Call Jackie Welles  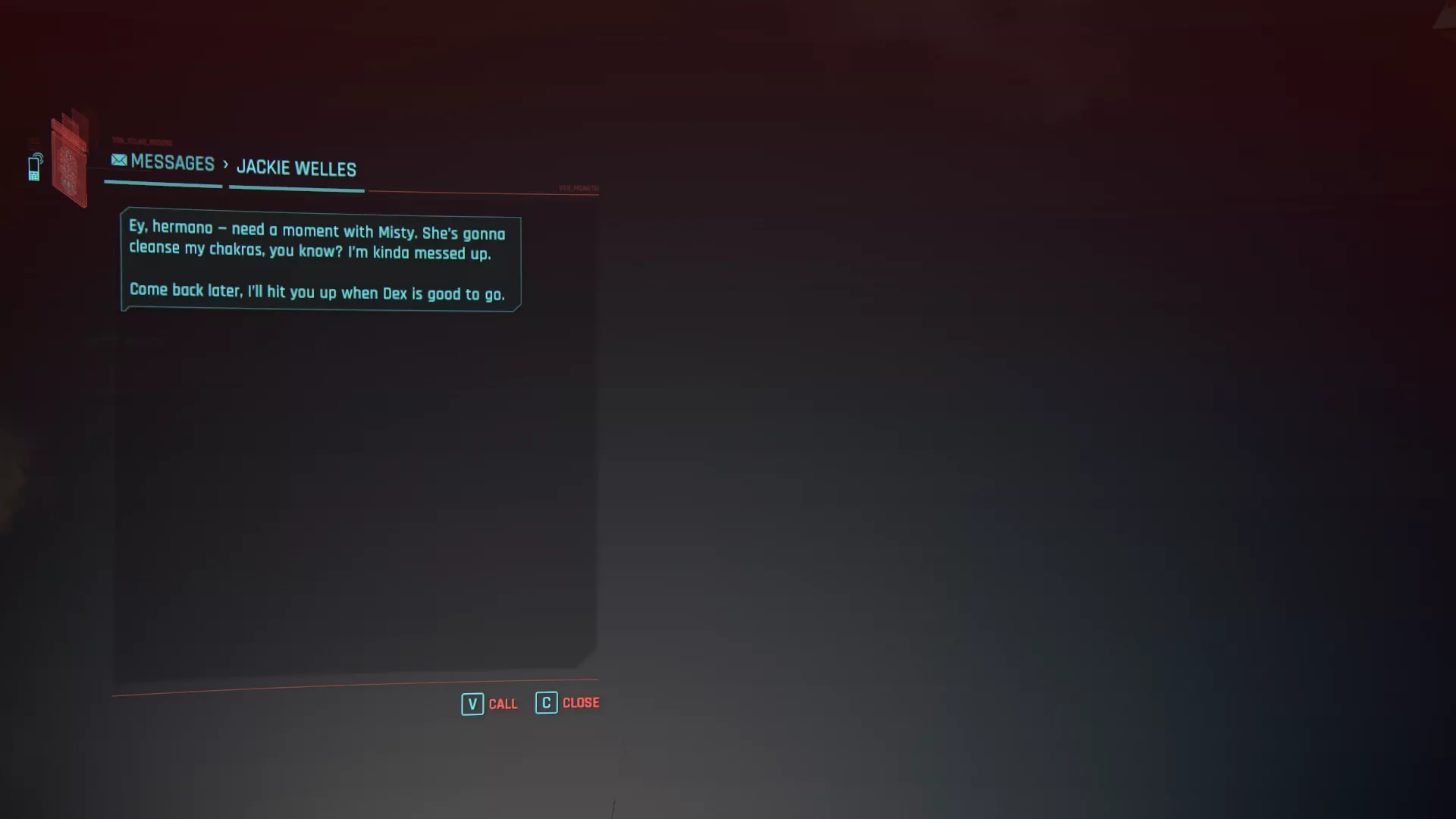490,704
